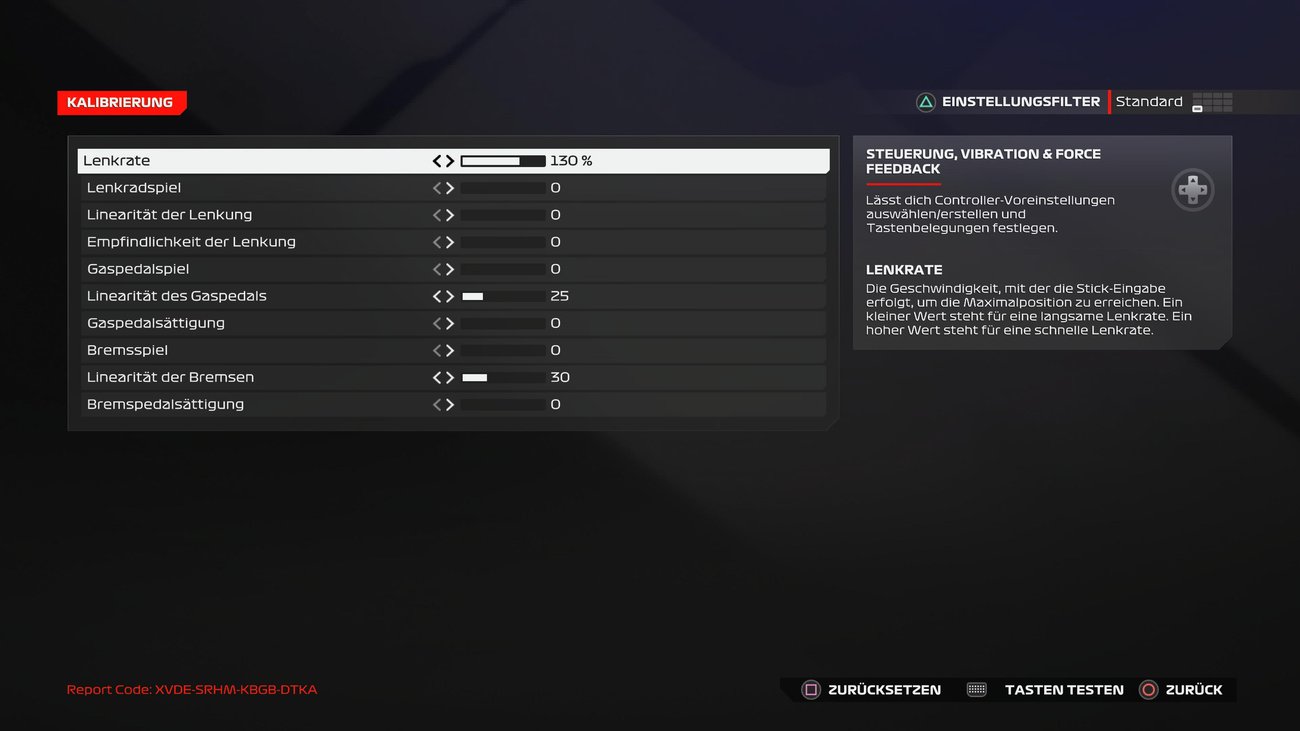The width and height of the screenshot is (1300, 731).
Task: Click the touchpad icon beside TASTEN TESTEN
Action: click(974, 689)
